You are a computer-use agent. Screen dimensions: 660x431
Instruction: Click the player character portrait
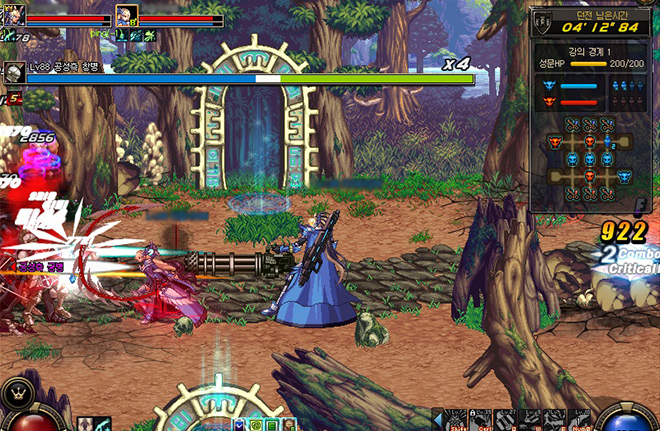pyautogui.click(x=15, y=16)
